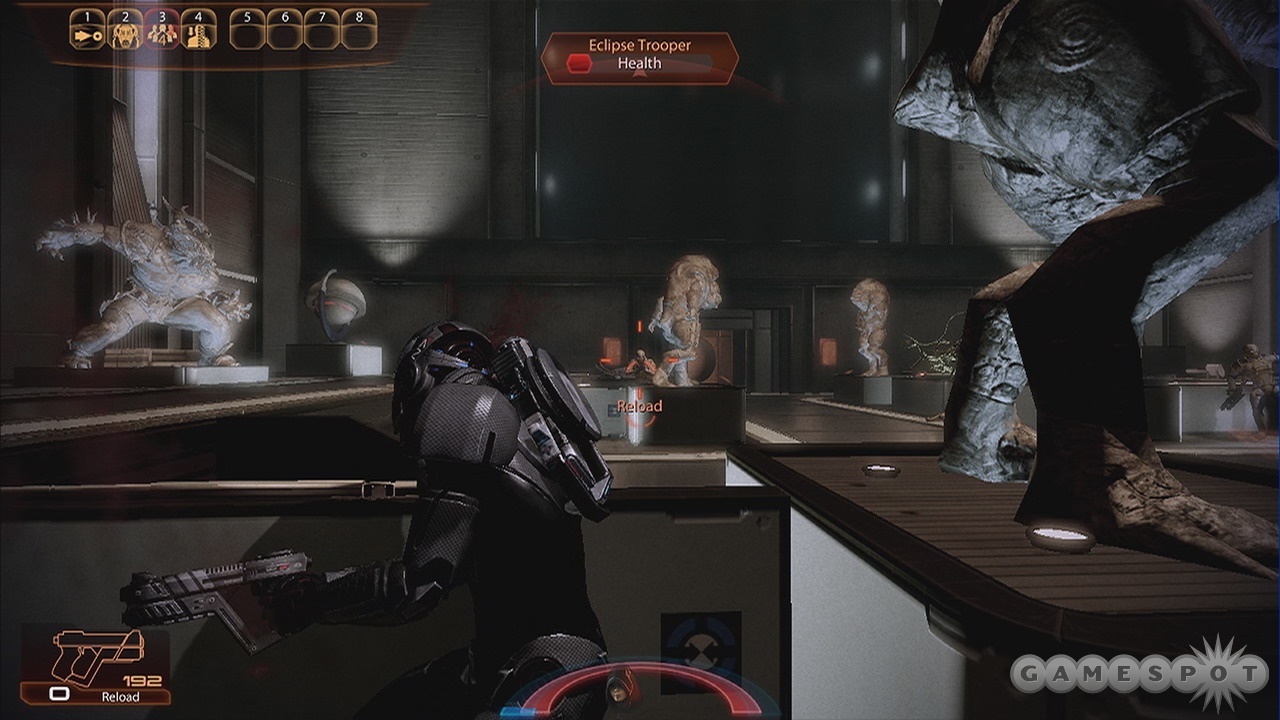Use the face icon power in slot 2
The height and width of the screenshot is (720, 1280).
[x=125, y=34]
